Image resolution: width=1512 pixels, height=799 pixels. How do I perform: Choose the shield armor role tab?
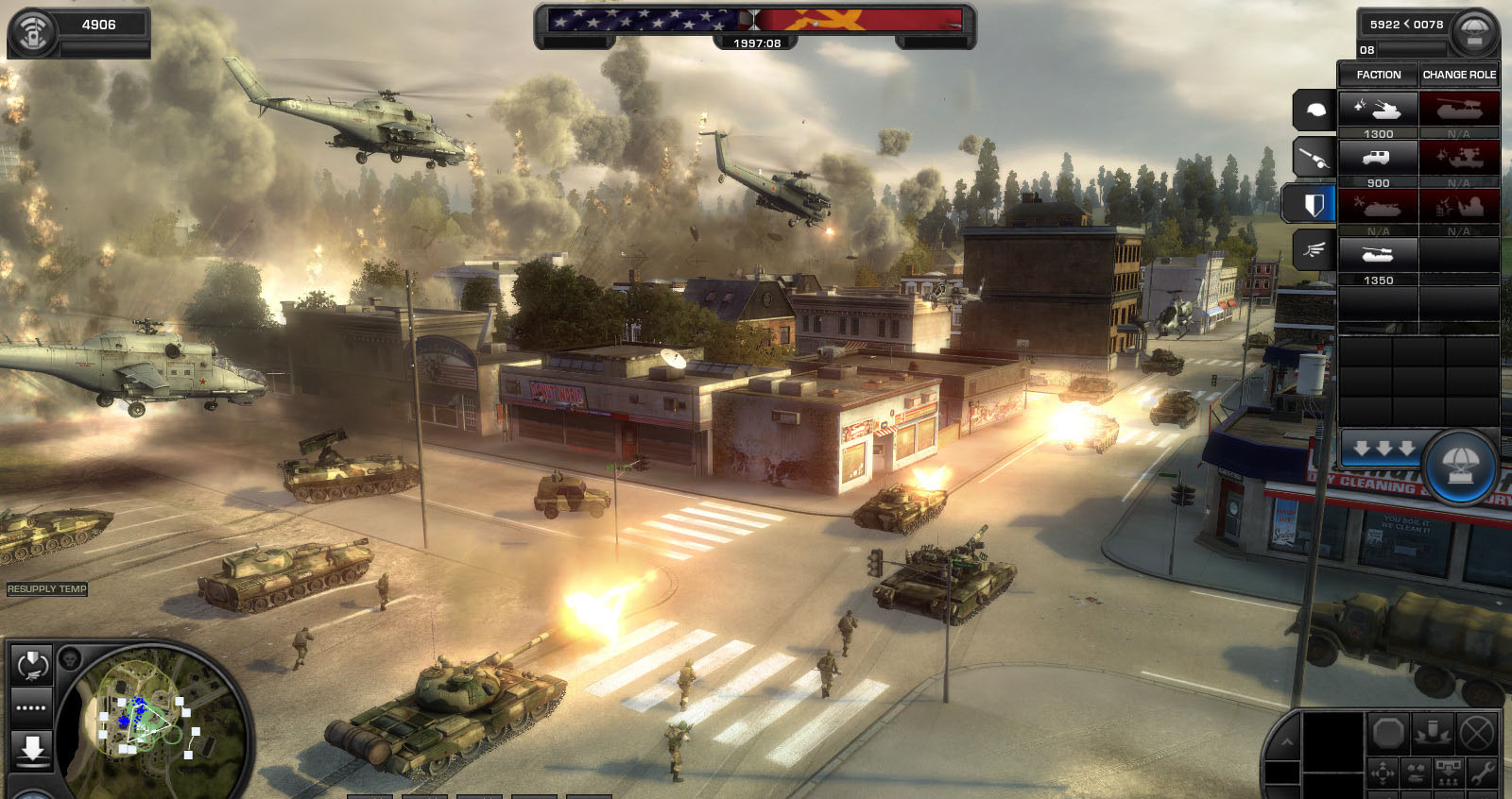pyautogui.click(x=1313, y=204)
